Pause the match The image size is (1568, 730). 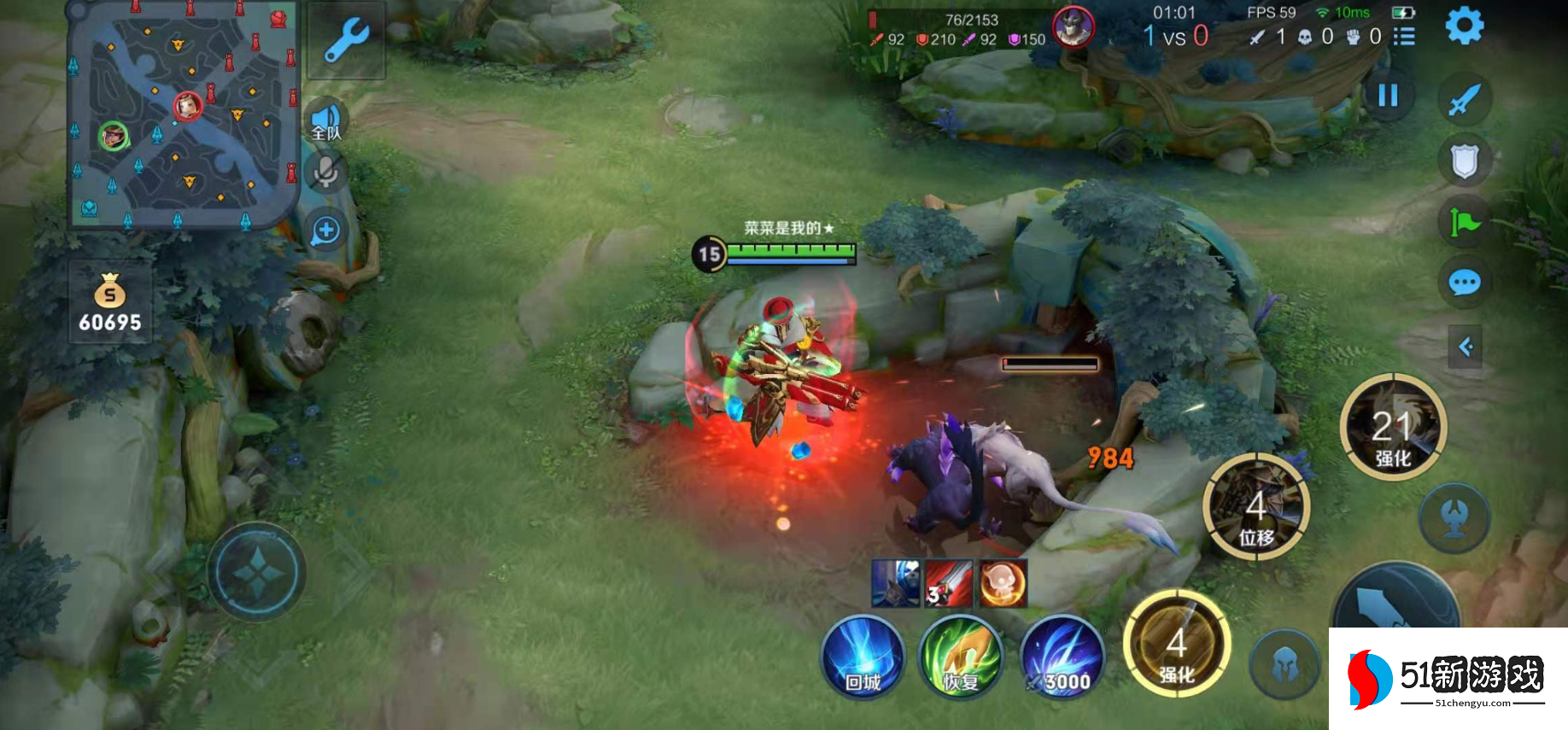(1388, 95)
